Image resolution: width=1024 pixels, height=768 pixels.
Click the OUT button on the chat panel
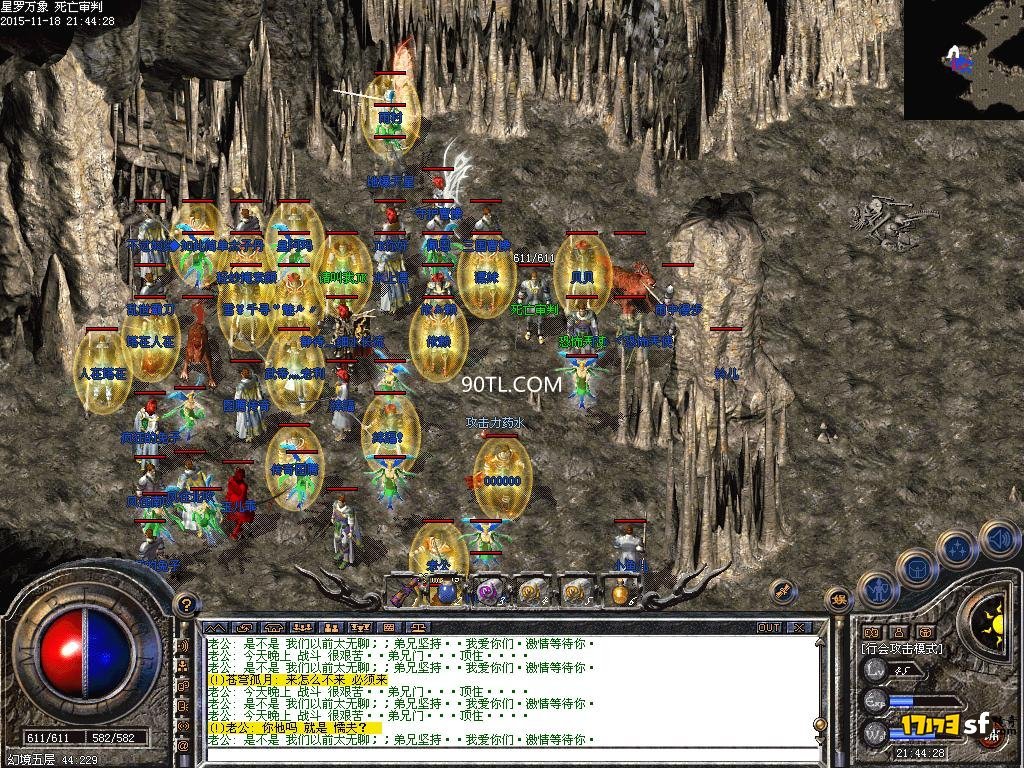768,628
